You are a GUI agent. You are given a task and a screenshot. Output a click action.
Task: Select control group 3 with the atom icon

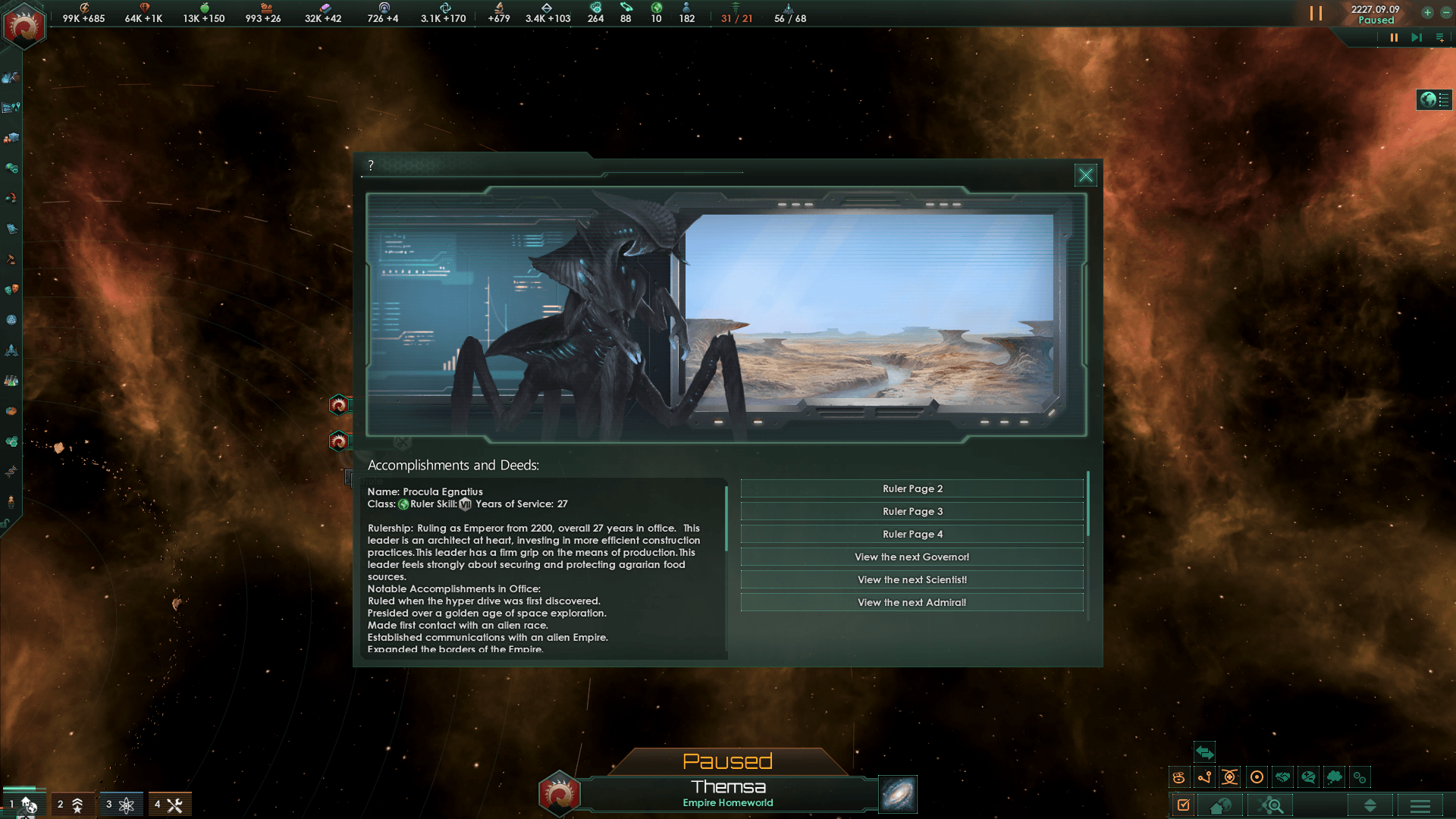[120, 805]
